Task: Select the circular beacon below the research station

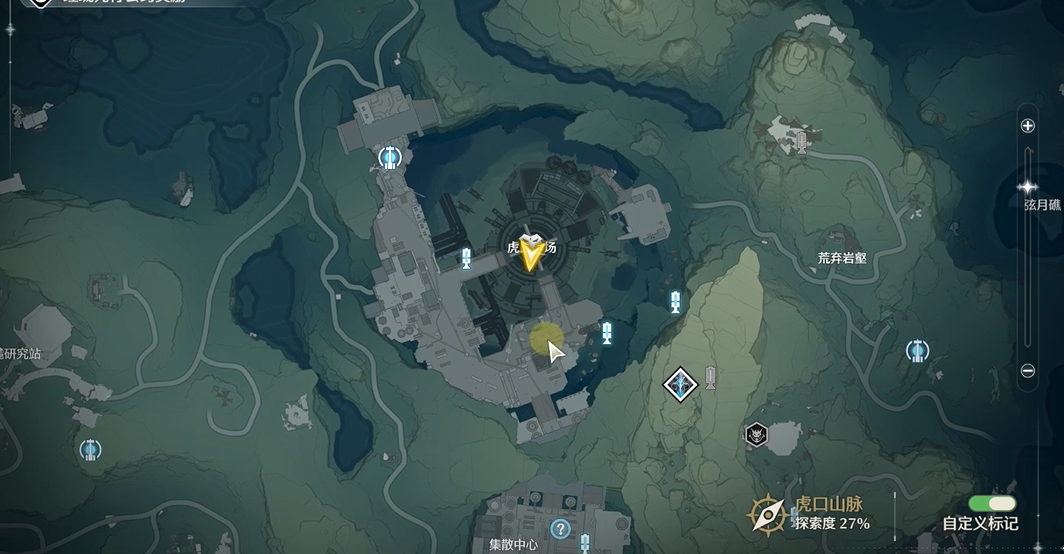Action: click(91, 450)
